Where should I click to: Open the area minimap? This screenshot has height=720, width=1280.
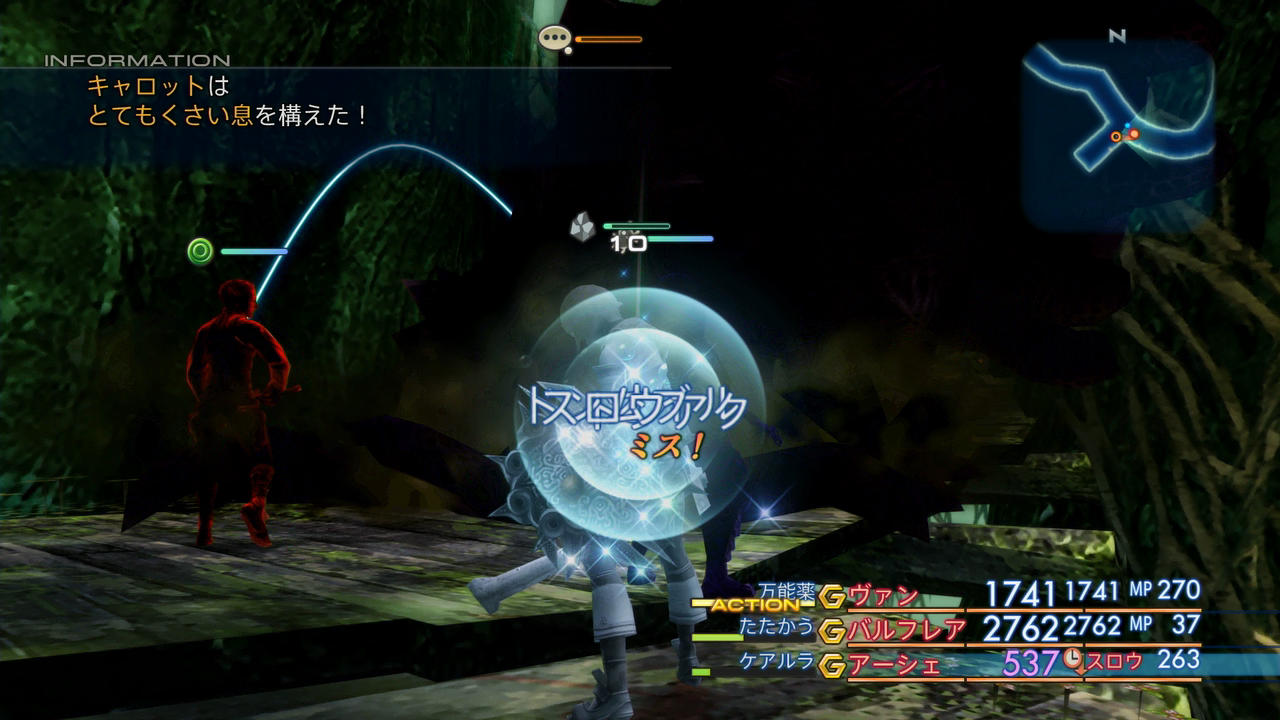tap(1118, 135)
